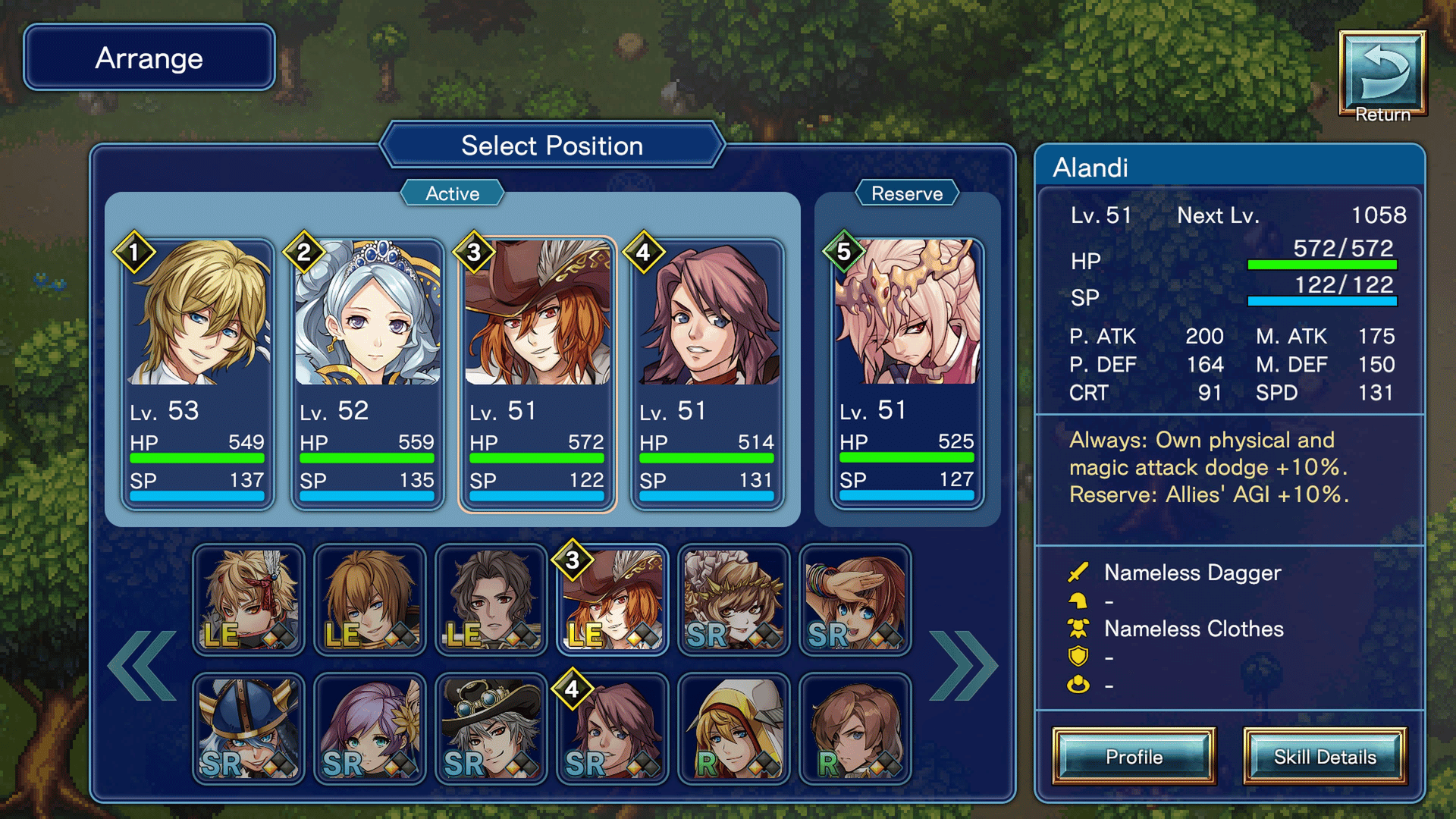Pick the SR character with flower crown
The width and height of the screenshot is (1456, 819).
734,600
